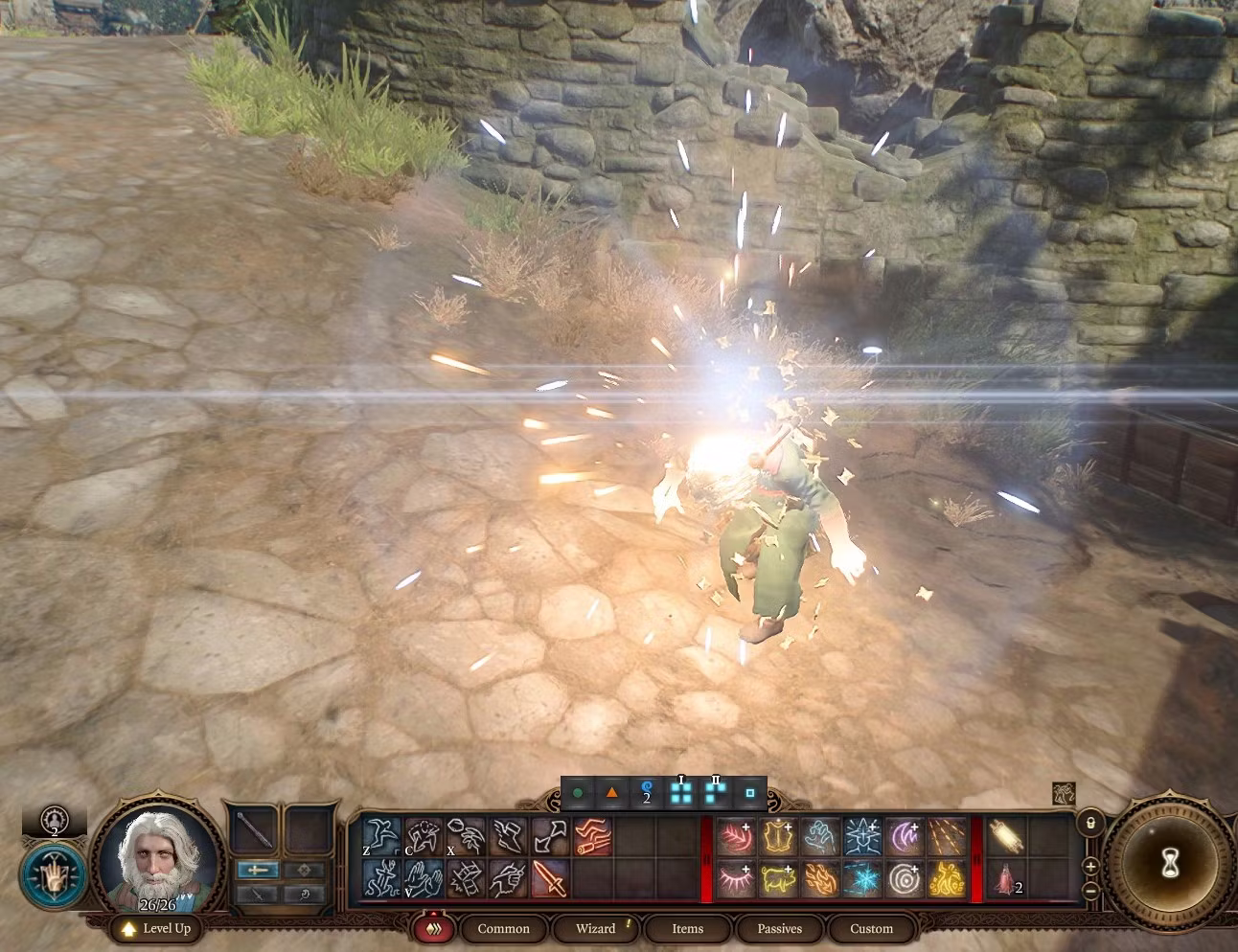The width and height of the screenshot is (1238, 952).
Task: Use the scroll item in hotbar
Action: [1005, 837]
